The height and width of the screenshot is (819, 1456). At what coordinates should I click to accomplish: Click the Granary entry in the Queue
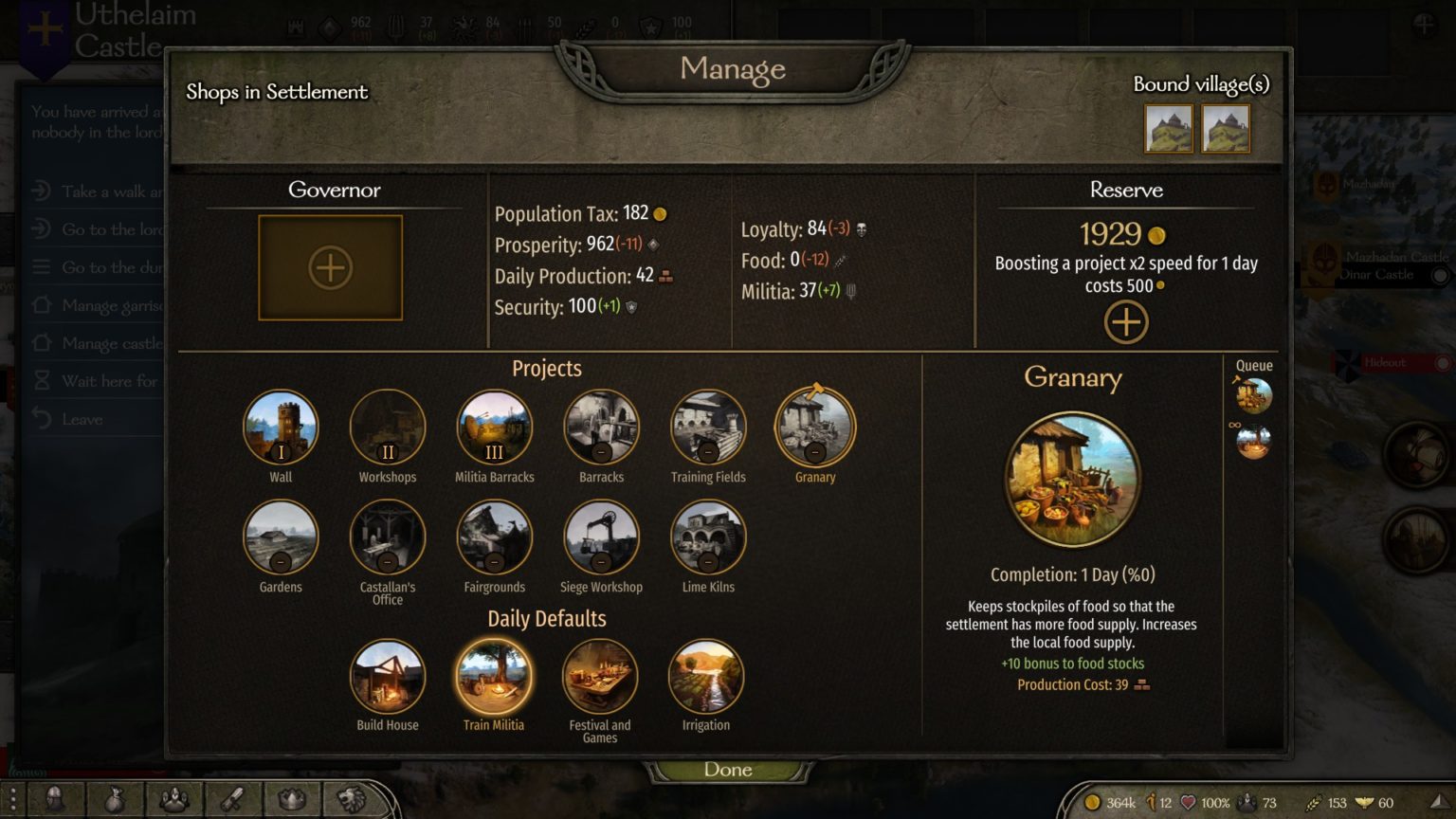click(1253, 396)
